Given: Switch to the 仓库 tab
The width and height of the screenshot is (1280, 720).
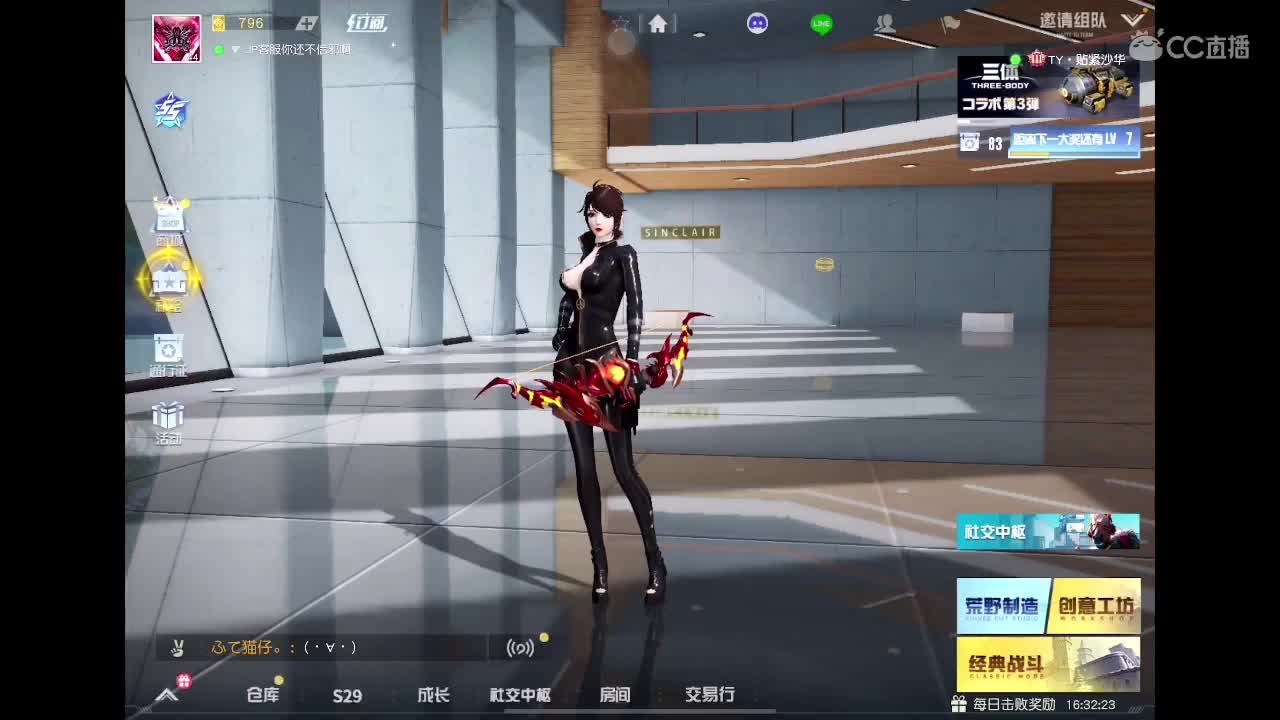Looking at the screenshot, I should point(262,696).
